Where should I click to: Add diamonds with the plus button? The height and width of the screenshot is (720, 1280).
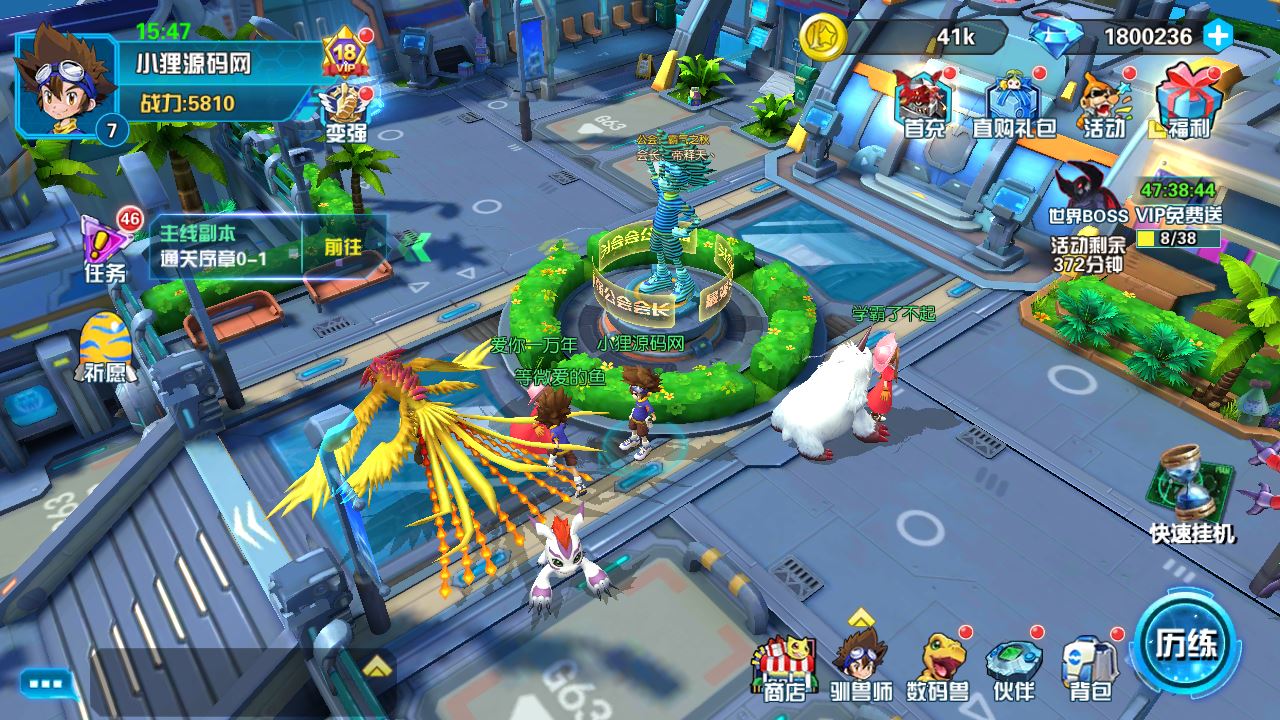tap(1217, 36)
